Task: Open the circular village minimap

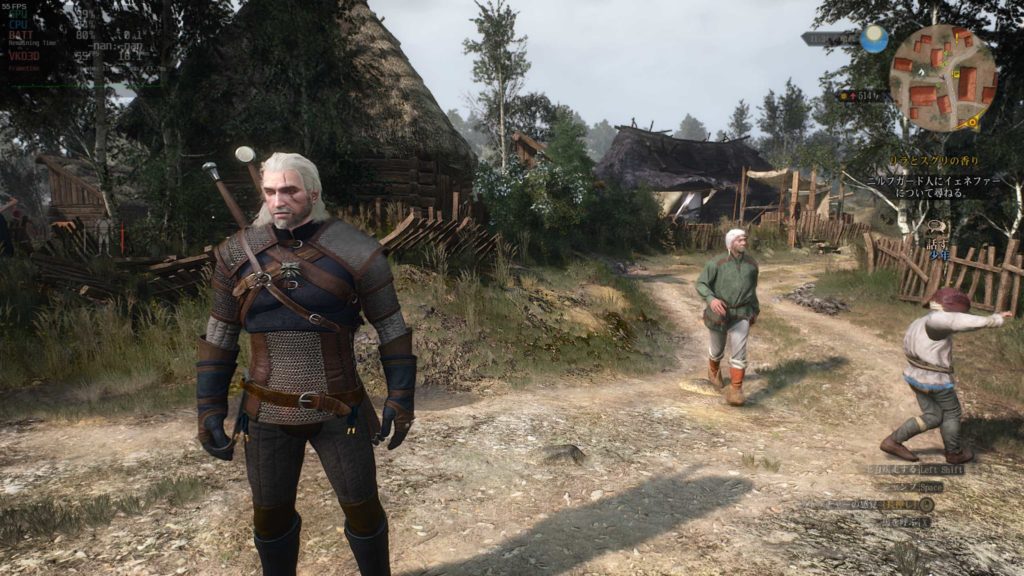Action: 943,79
